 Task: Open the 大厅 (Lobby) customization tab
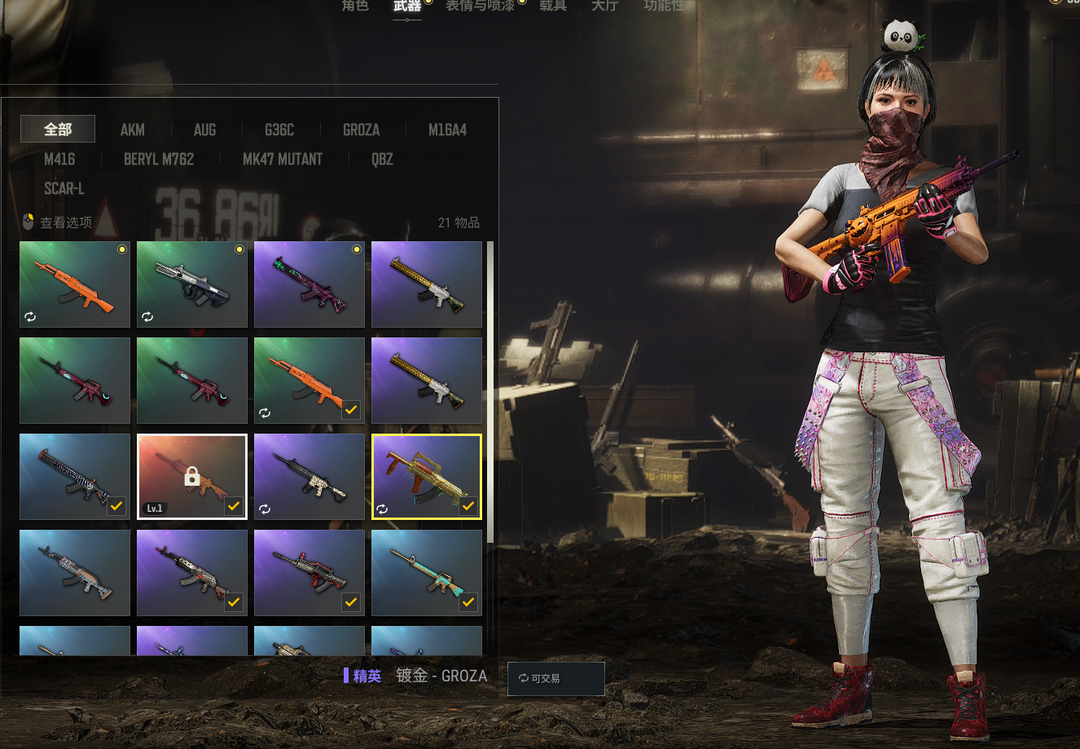click(x=605, y=6)
